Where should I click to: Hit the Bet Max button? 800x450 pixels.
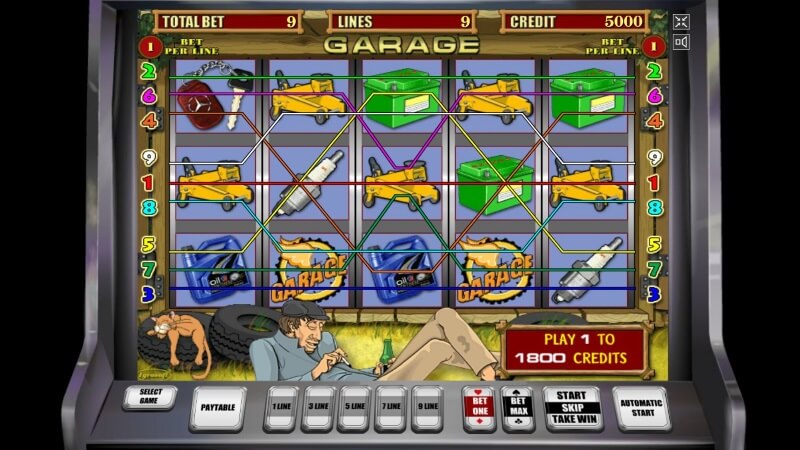[x=518, y=408]
